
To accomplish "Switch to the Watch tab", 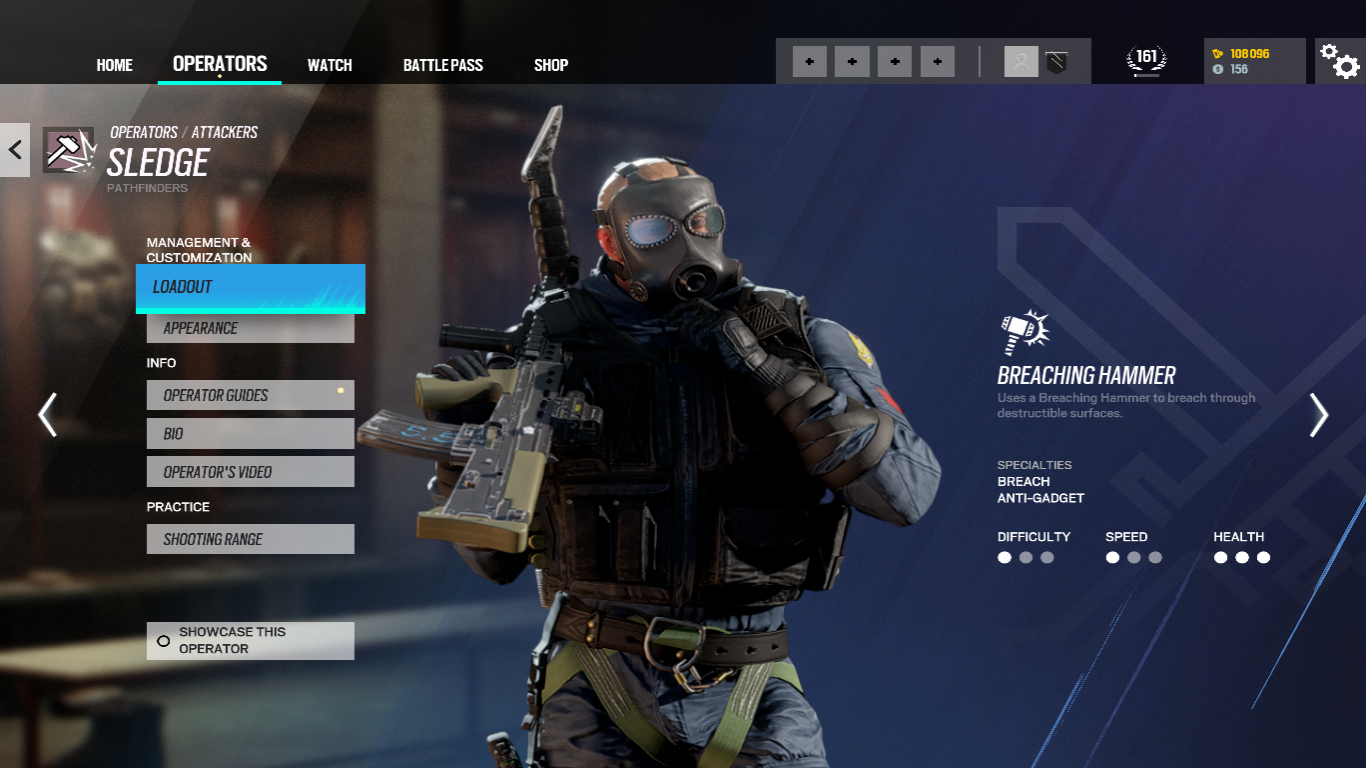I will [x=329, y=65].
